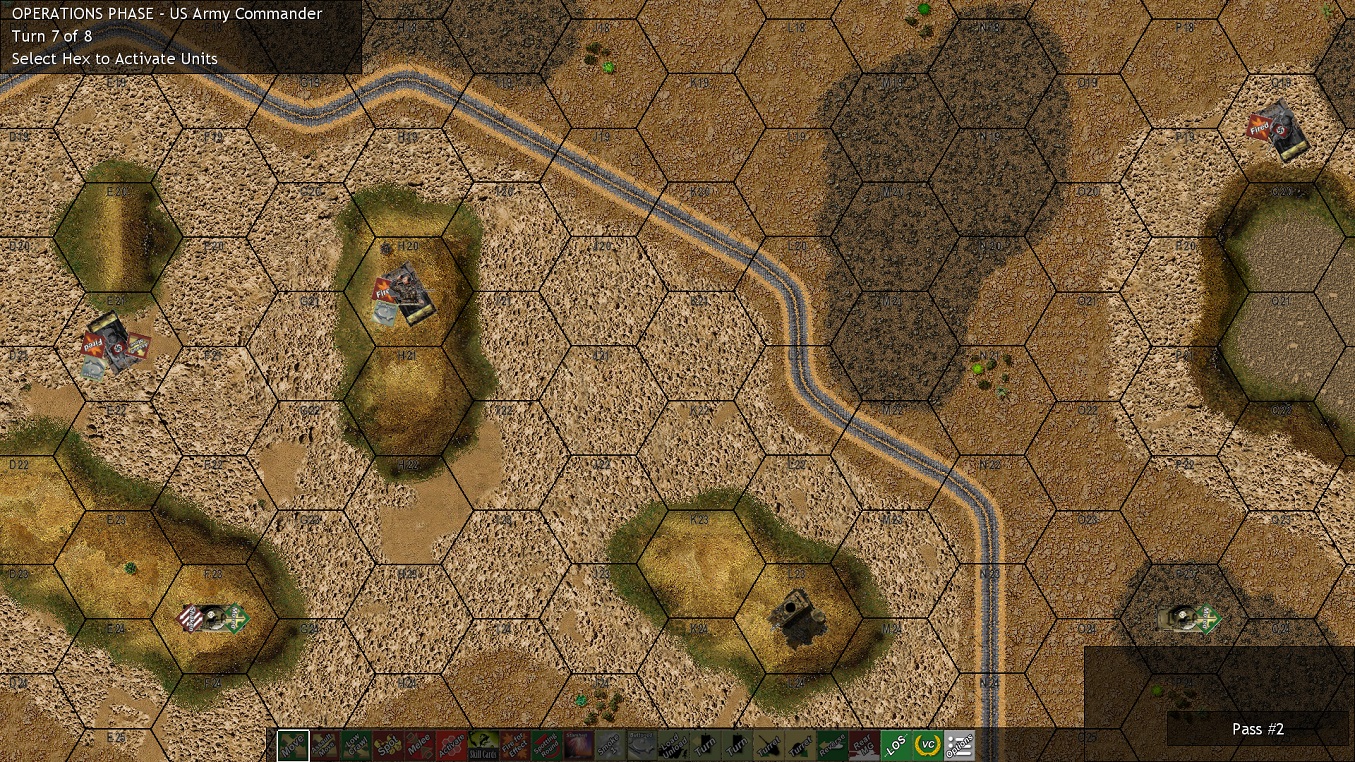Open the Options menu
Image resolution: width=1355 pixels, height=762 pixels.
click(957, 746)
